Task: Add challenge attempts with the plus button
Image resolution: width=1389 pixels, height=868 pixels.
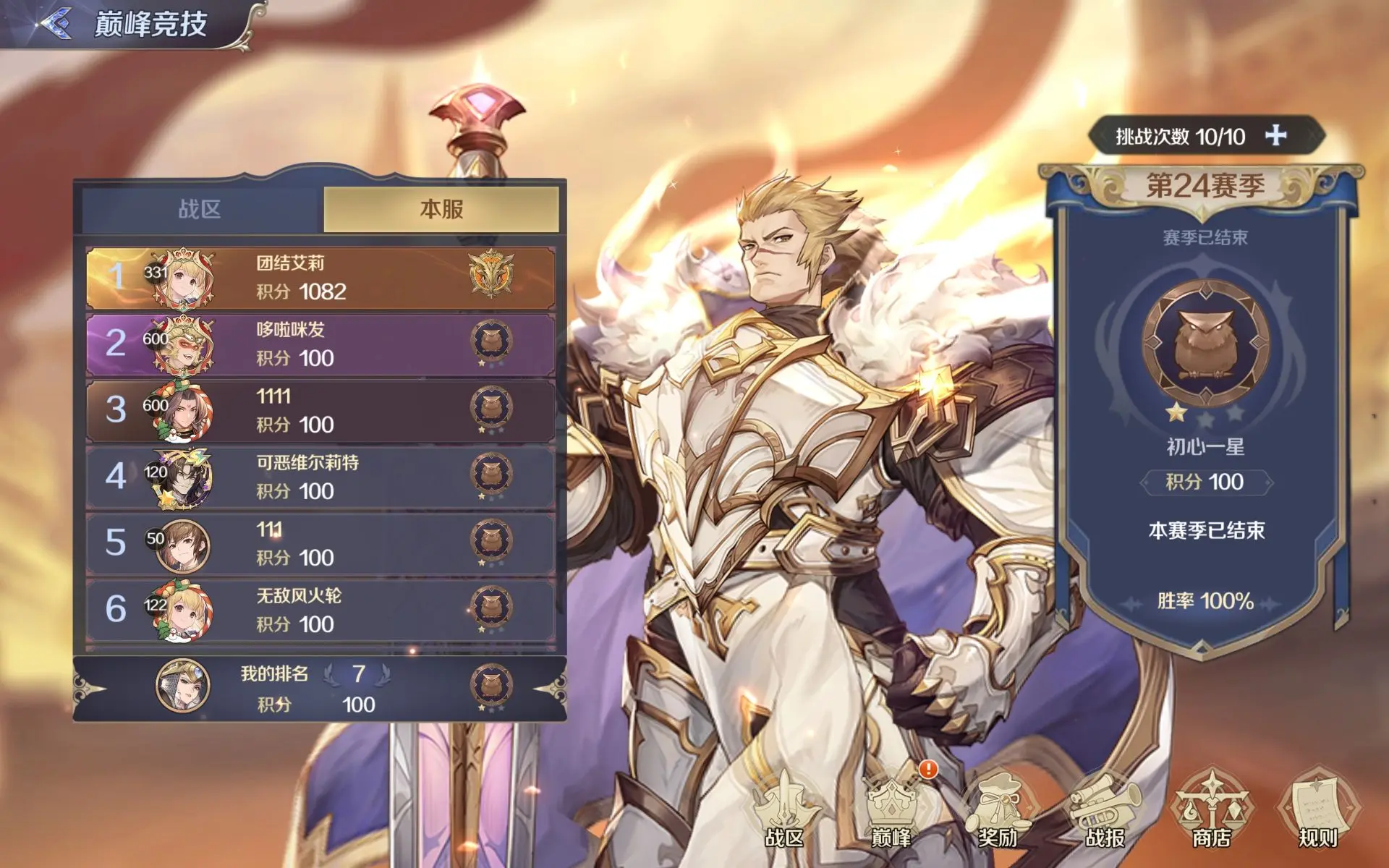Action: click(1275, 135)
